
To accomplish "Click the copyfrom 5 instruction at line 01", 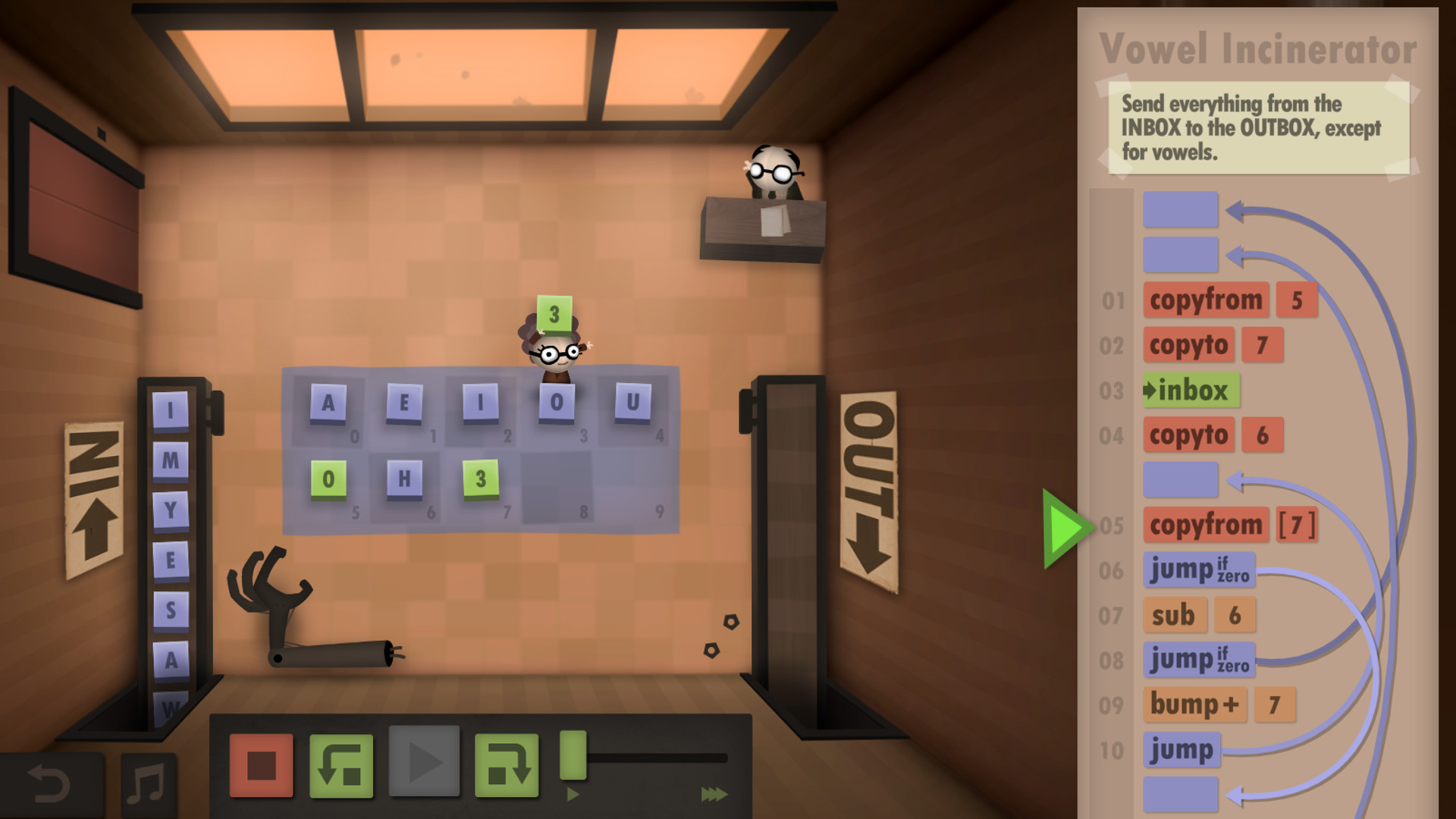I will (1207, 300).
